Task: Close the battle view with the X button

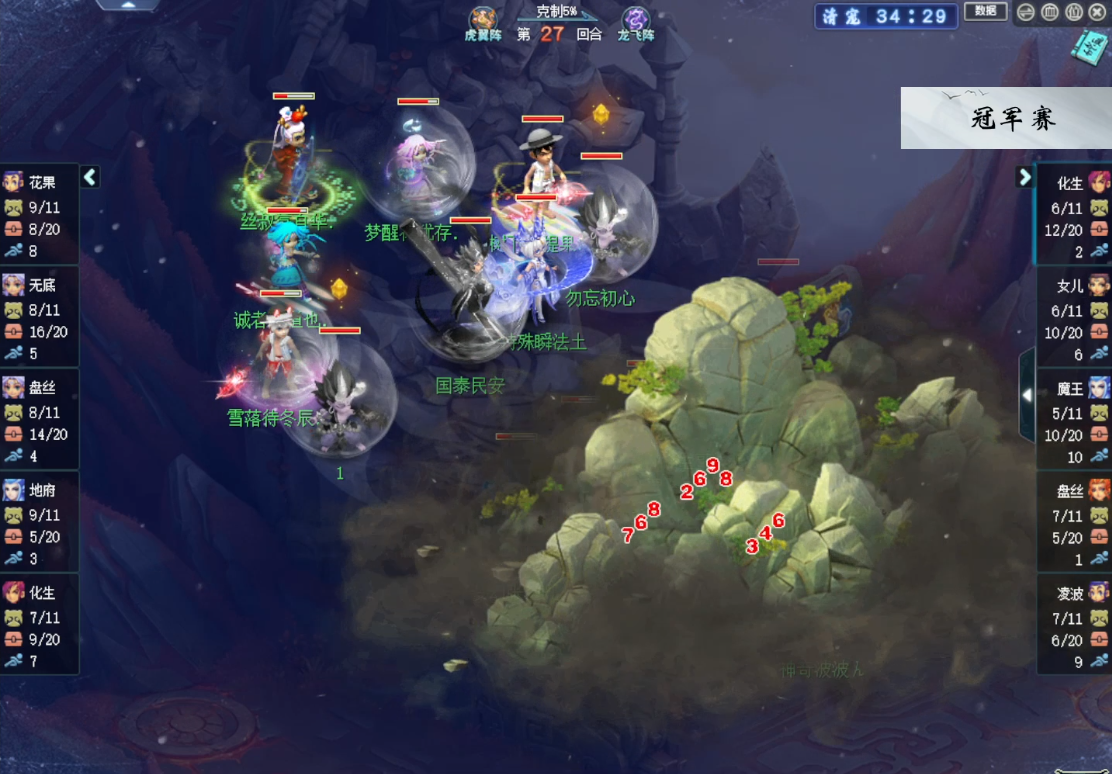Action: coord(1097,13)
